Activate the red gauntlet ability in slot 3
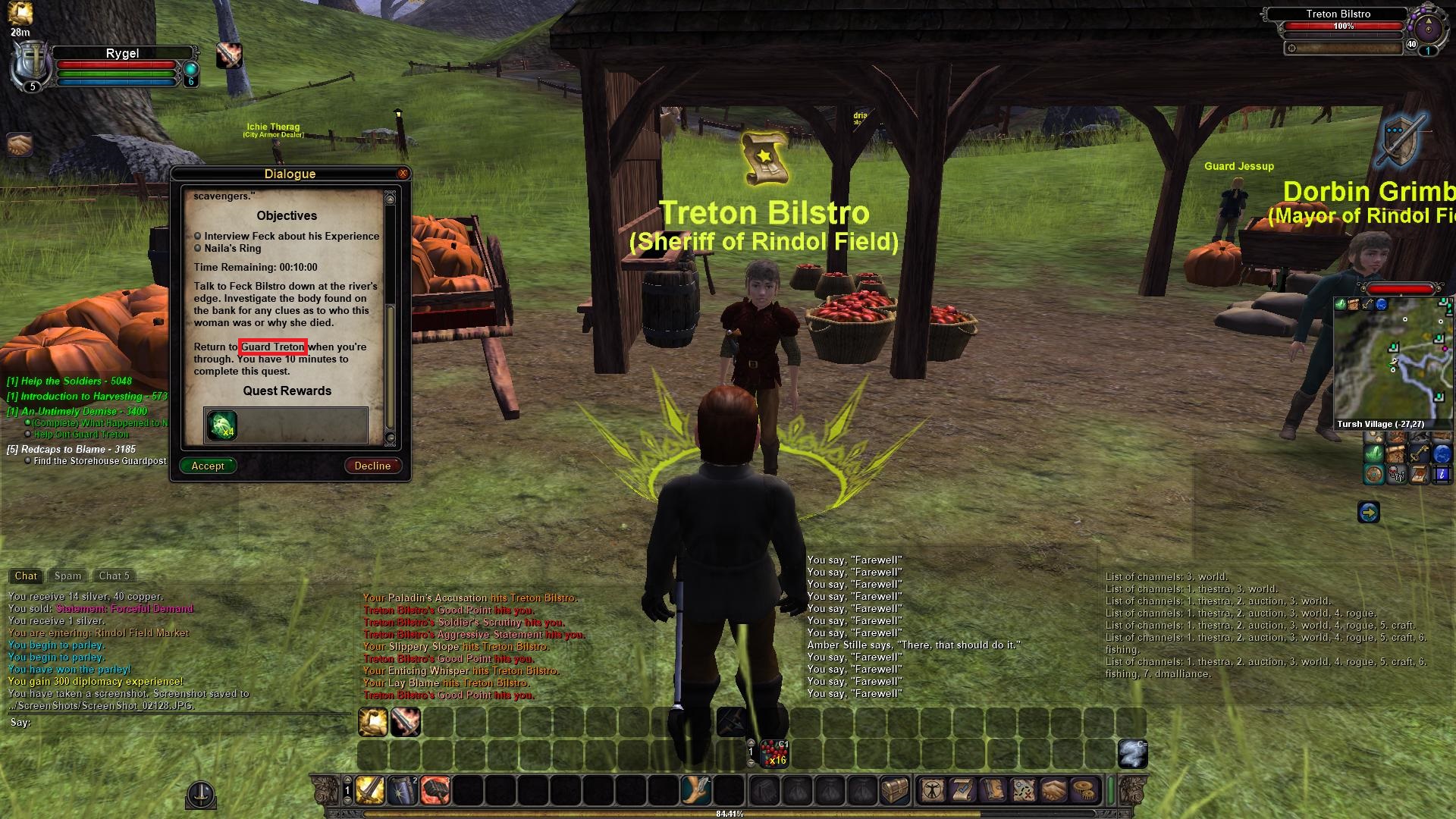Viewport: 1456px width, 819px height. pos(435,790)
